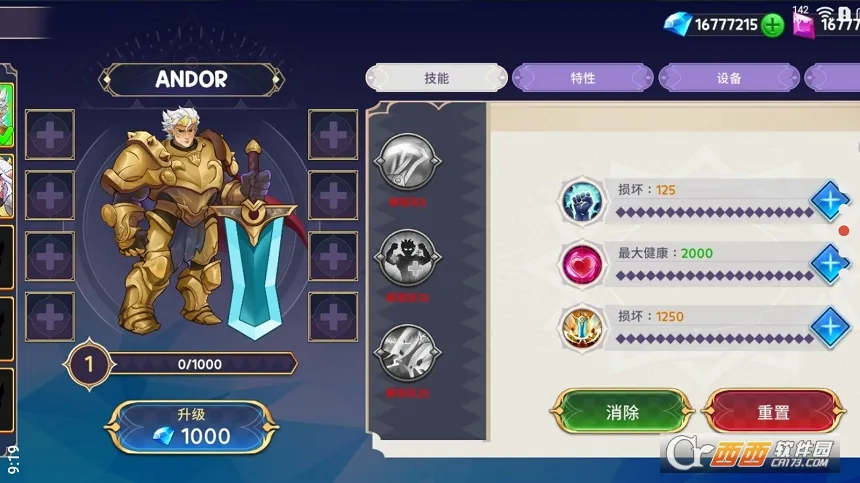Image resolution: width=860 pixels, height=483 pixels.
Task: Click the red 重置 button
Action: coord(773,411)
